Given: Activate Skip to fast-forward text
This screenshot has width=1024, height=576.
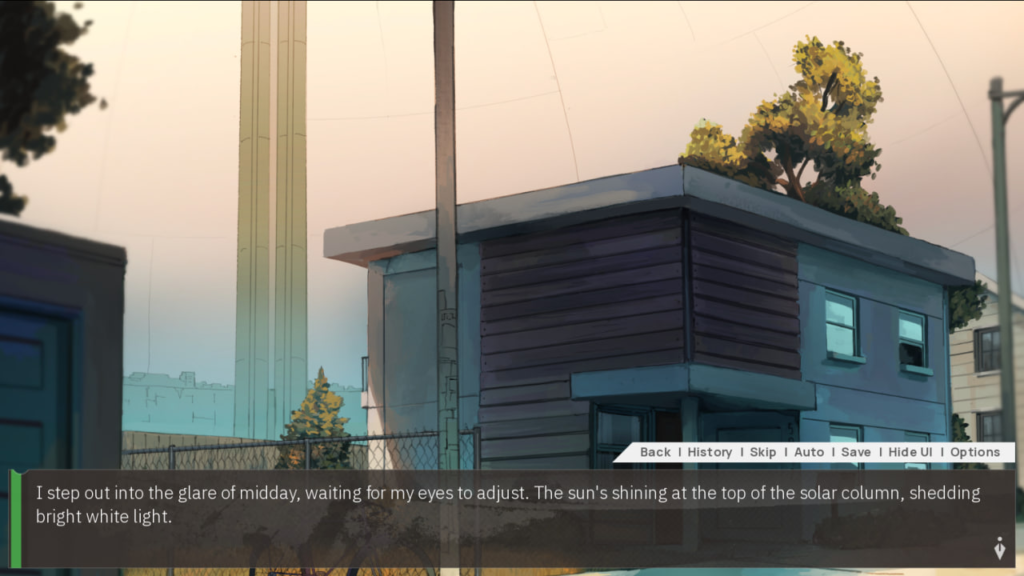Looking at the screenshot, I should (763, 452).
